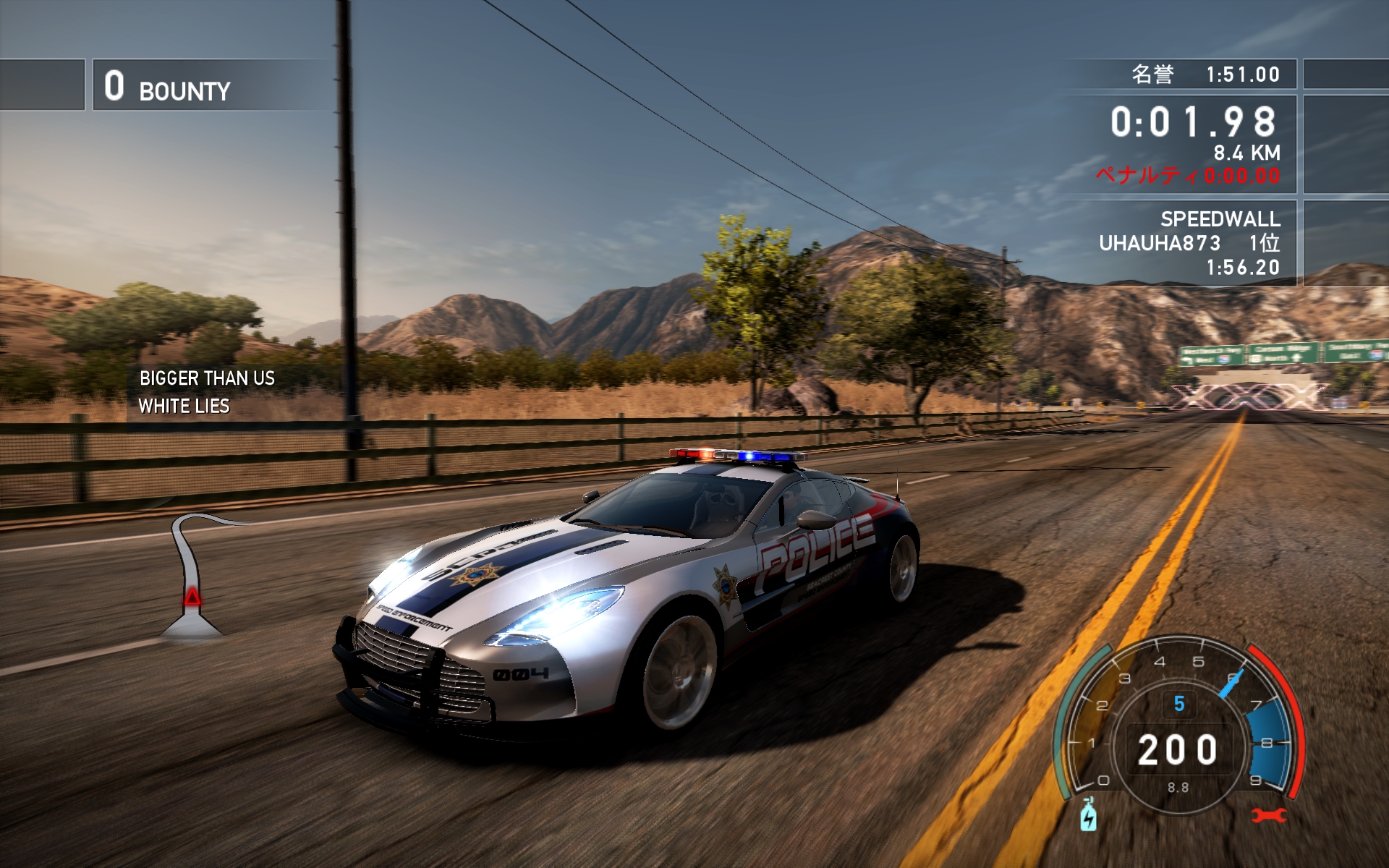The width and height of the screenshot is (1389, 868).
Task: Click the red wrench damage icon
Action: pos(1268,816)
